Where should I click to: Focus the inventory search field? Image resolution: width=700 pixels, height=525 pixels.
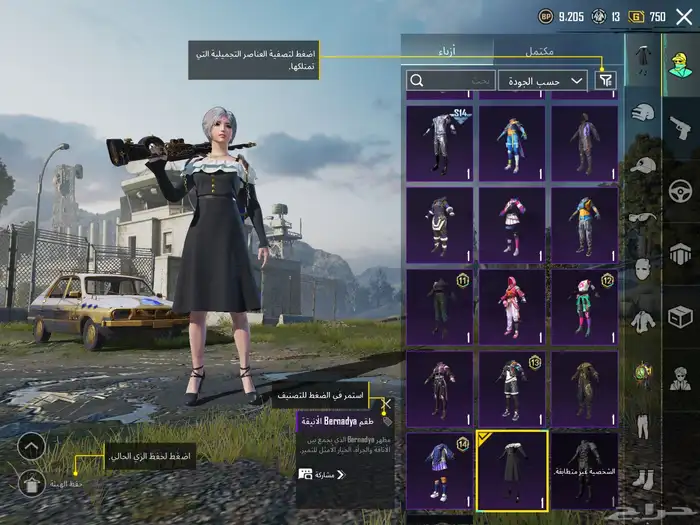(x=450, y=80)
